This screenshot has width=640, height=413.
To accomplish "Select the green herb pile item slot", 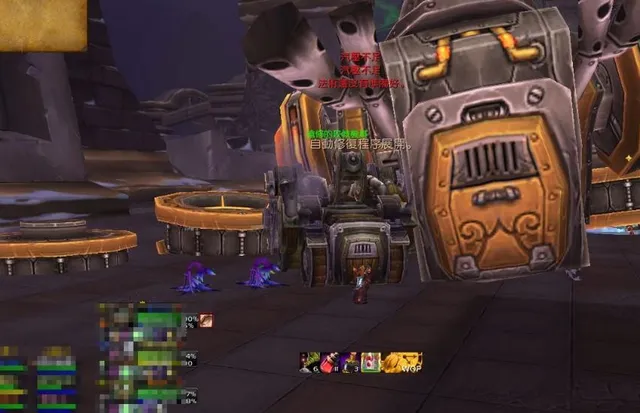I will 309,362.
